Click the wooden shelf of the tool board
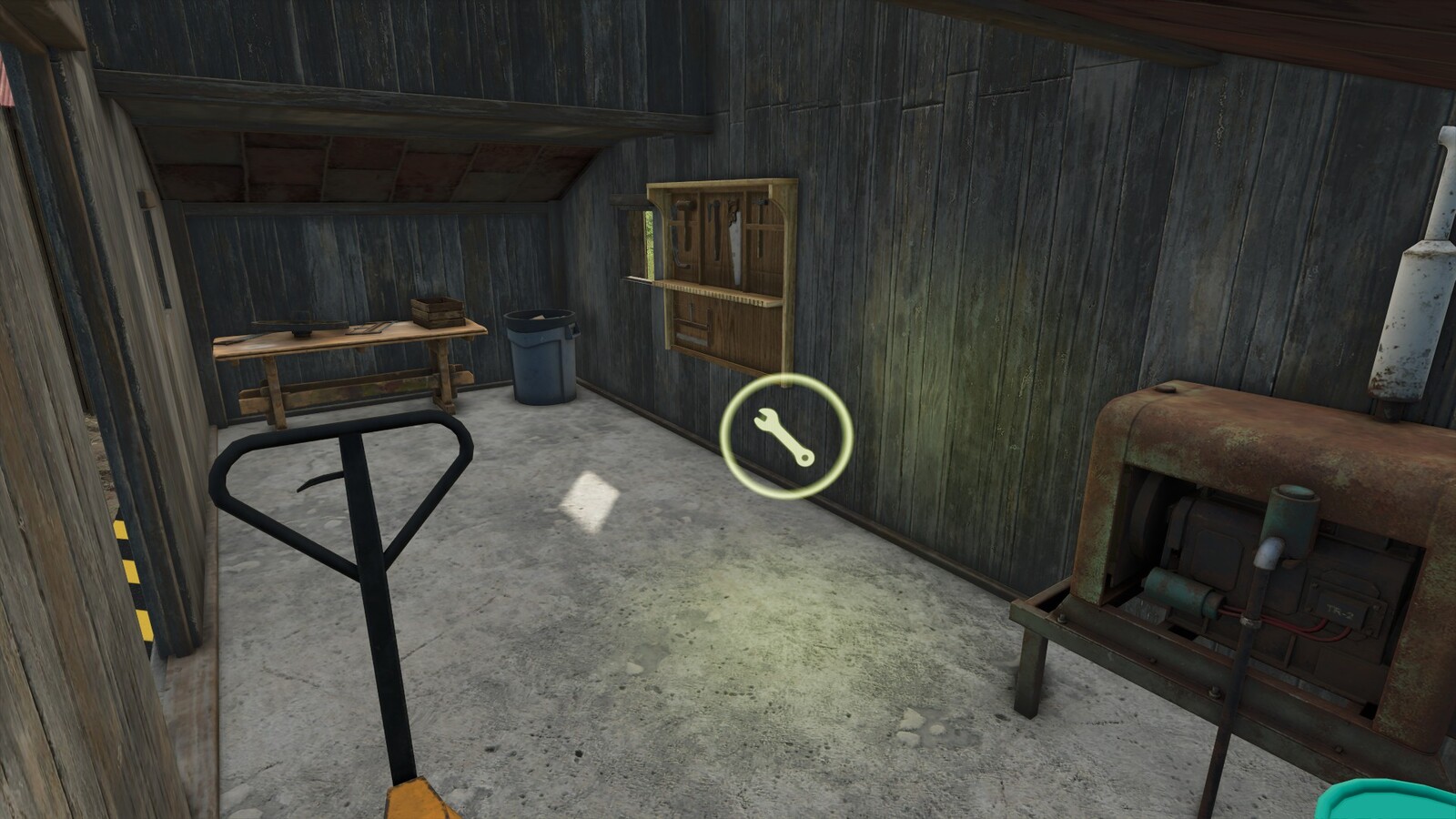1456x819 pixels. pyautogui.click(x=717, y=293)
